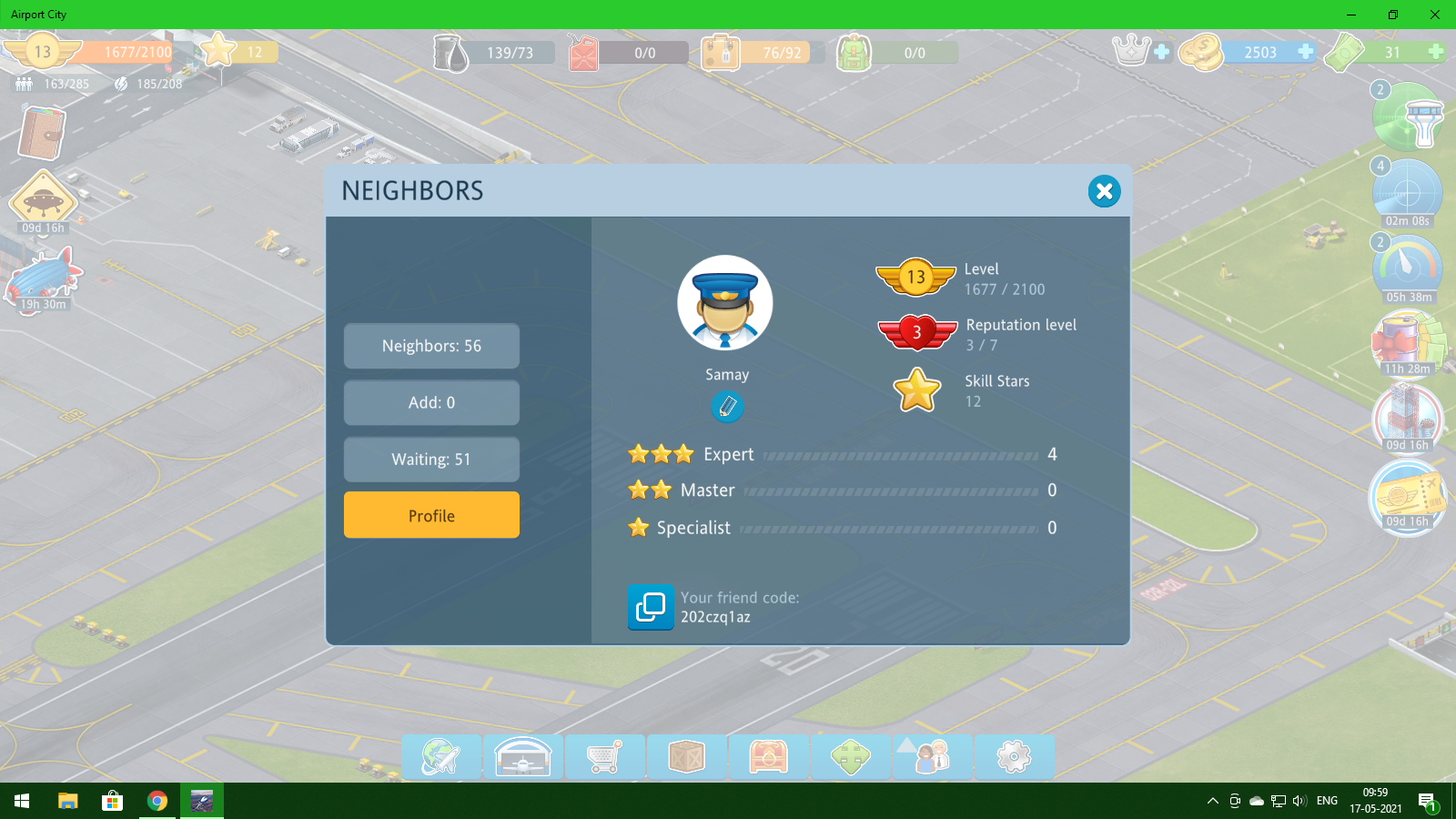Screen dimensions: 1456x819
Task: Close the Neighbors dialog
Action: (x=1104, y=191)
